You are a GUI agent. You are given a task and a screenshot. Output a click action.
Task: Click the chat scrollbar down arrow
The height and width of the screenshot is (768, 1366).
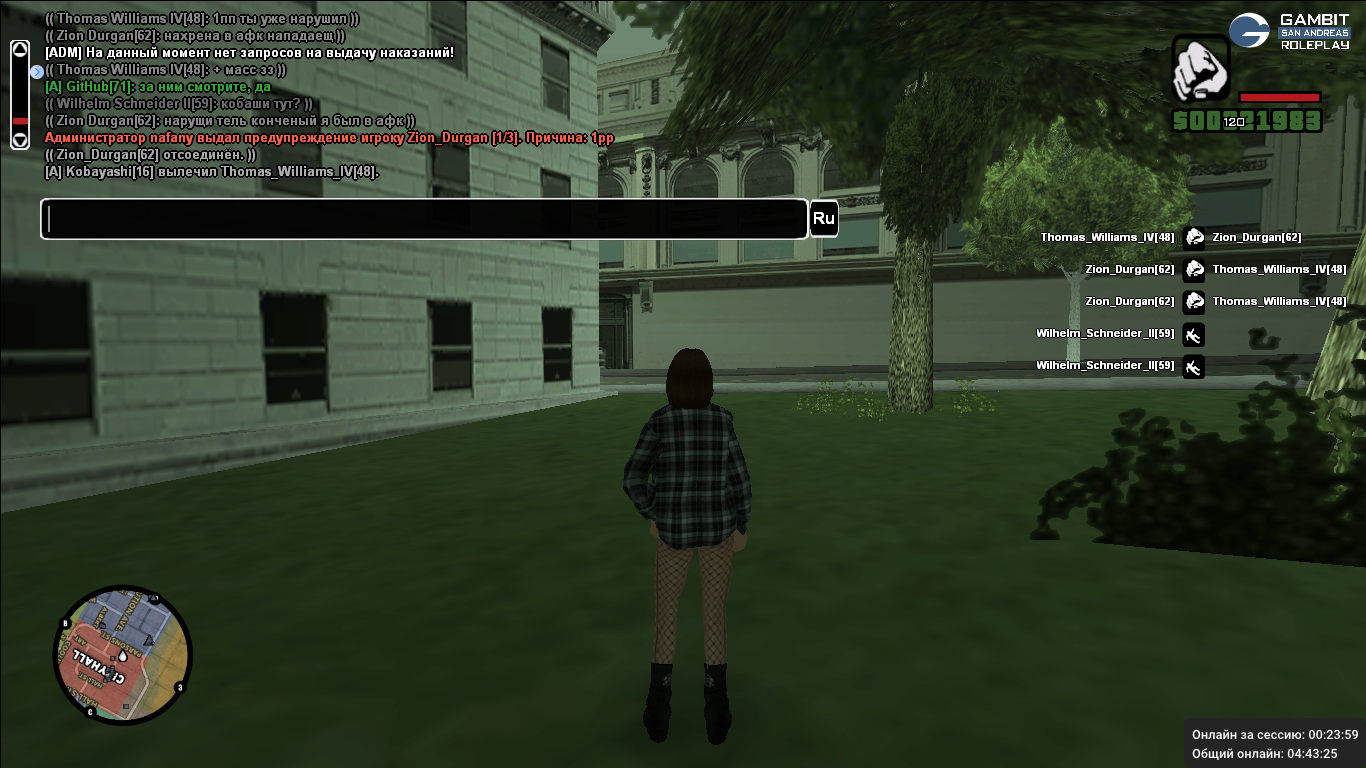tap(20, 140)
